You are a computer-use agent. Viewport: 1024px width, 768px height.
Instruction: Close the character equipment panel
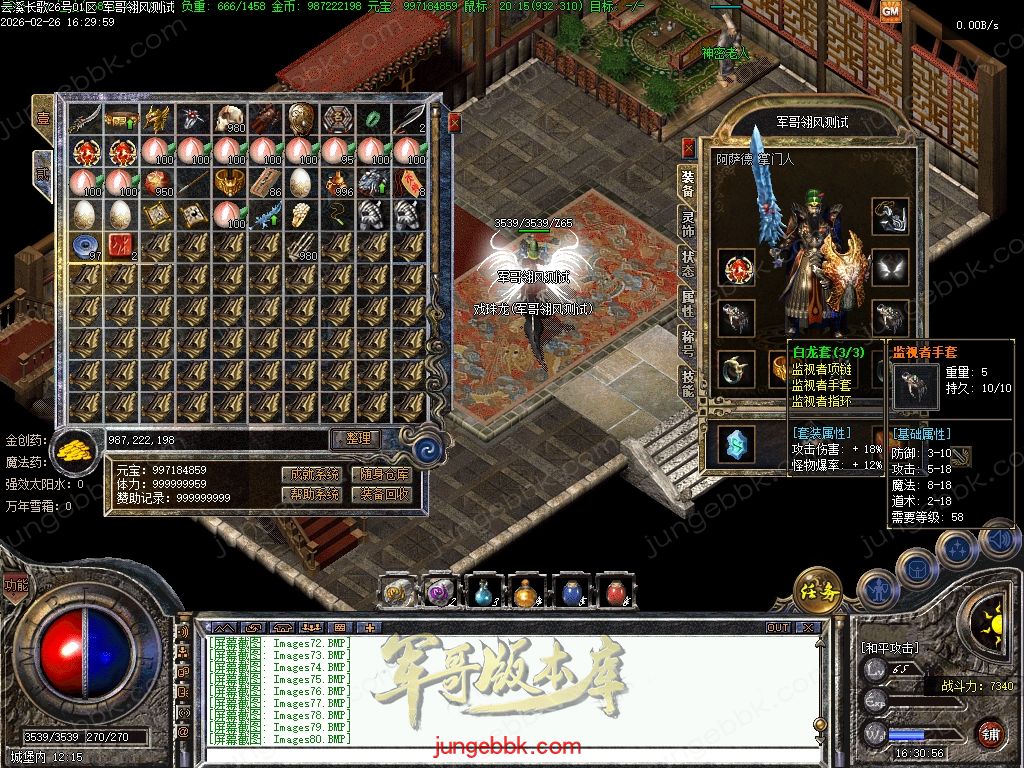point(688,148)
